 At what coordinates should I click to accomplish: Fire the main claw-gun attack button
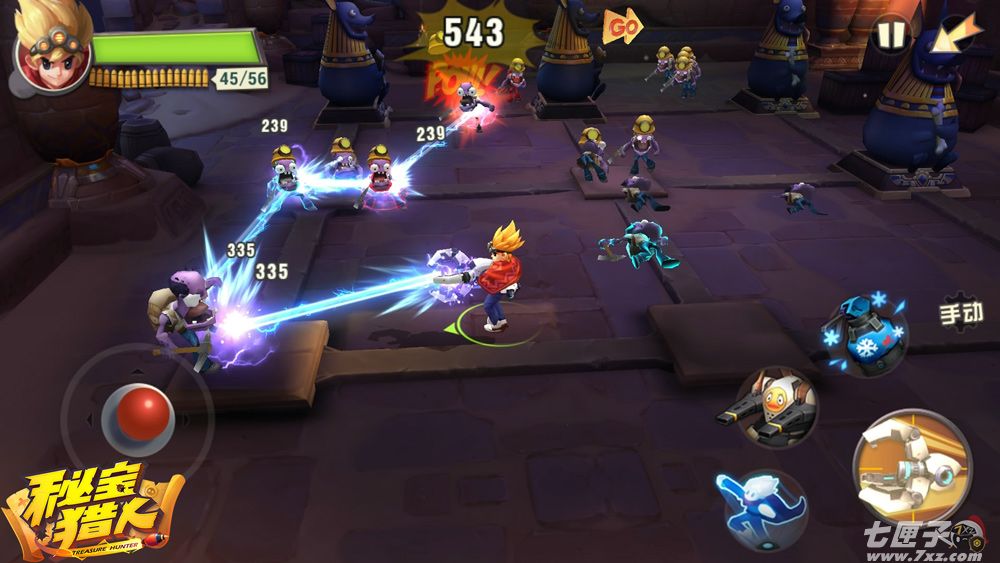(x=912, y=466)
